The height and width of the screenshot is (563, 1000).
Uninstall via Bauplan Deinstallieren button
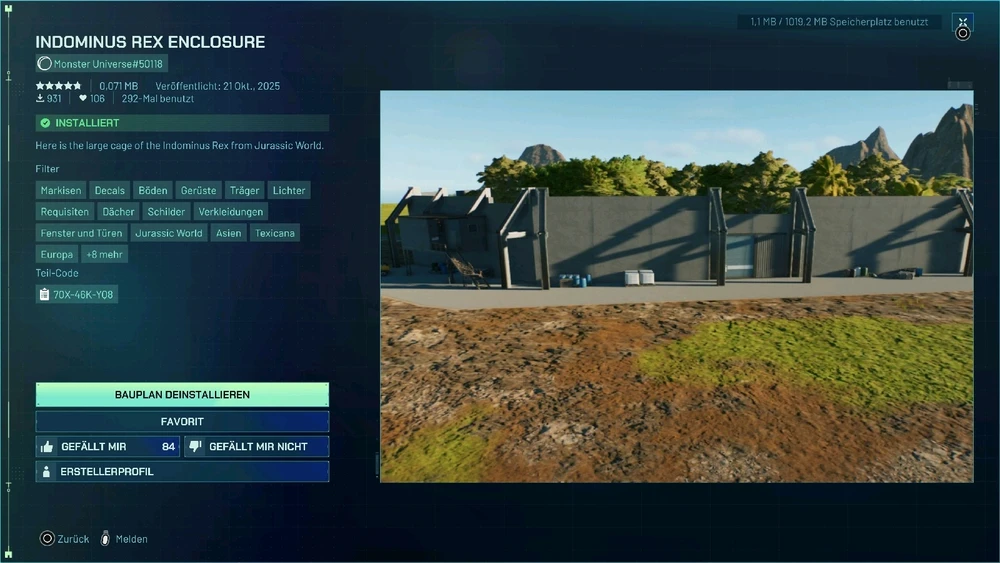(x=182, y=394)
